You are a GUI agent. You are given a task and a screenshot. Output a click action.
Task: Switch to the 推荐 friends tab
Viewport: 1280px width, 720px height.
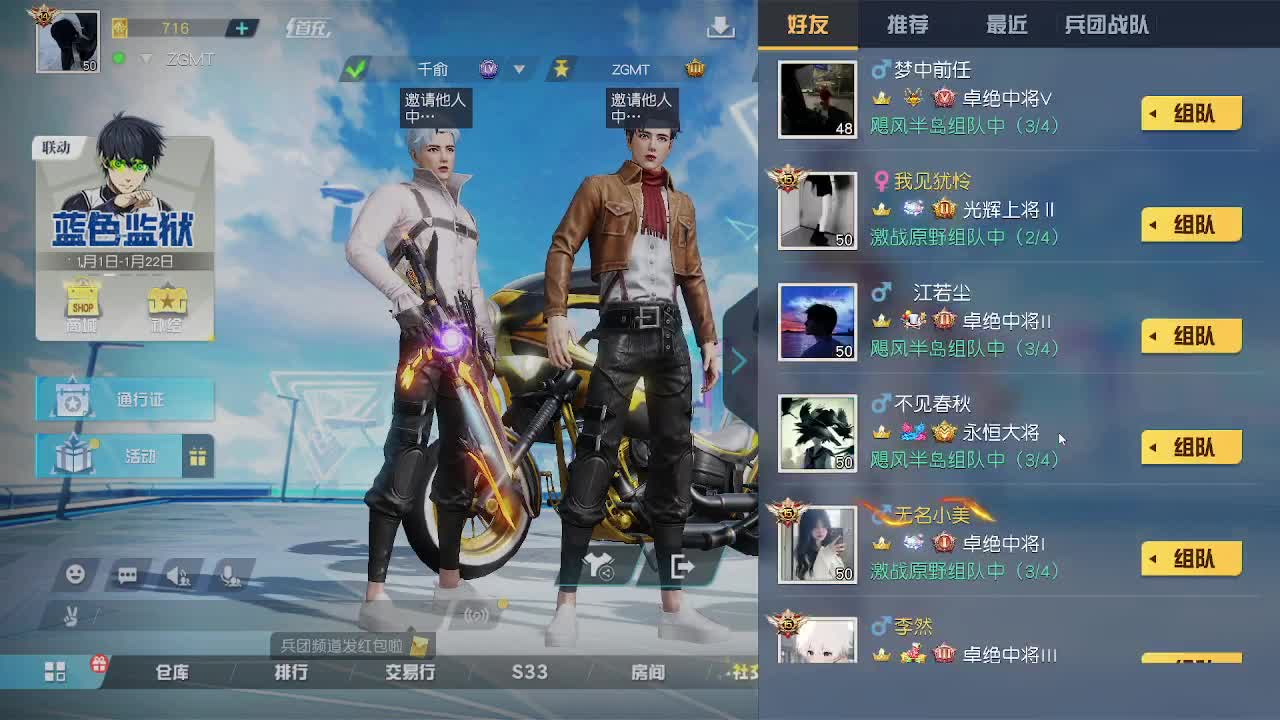point(909,25)
